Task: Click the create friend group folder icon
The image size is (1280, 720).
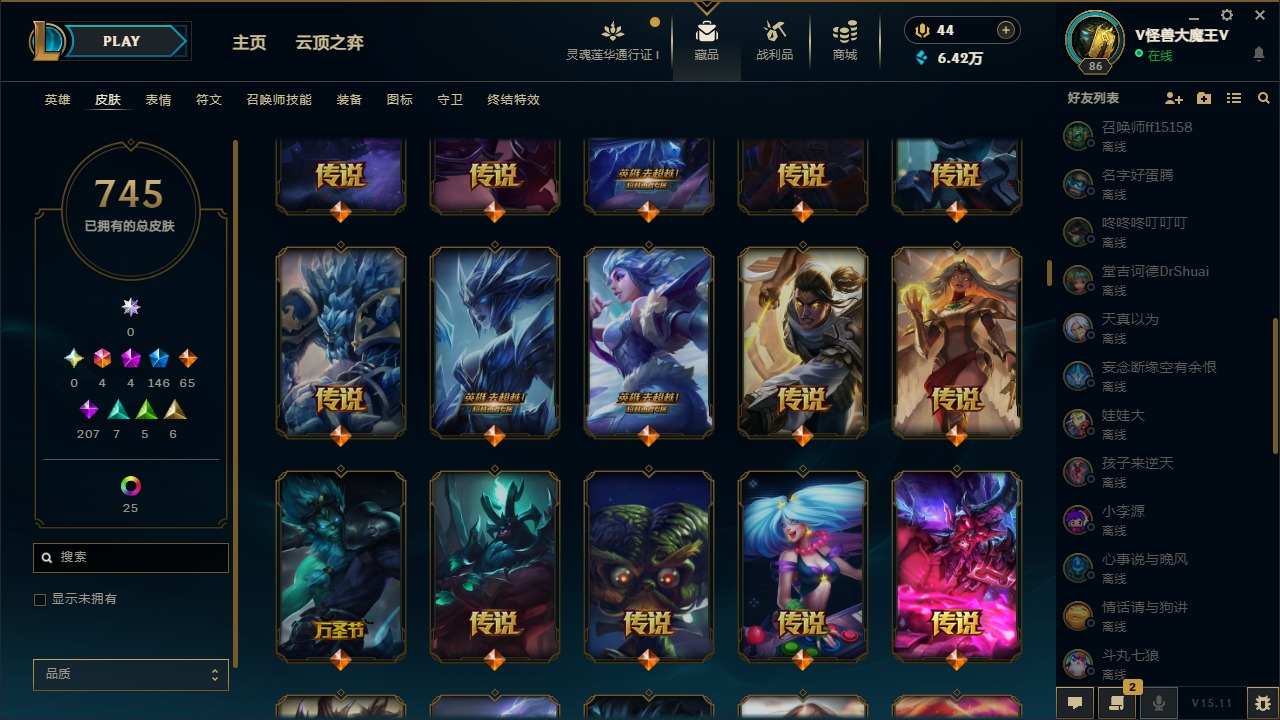Action: (1203, 98)
